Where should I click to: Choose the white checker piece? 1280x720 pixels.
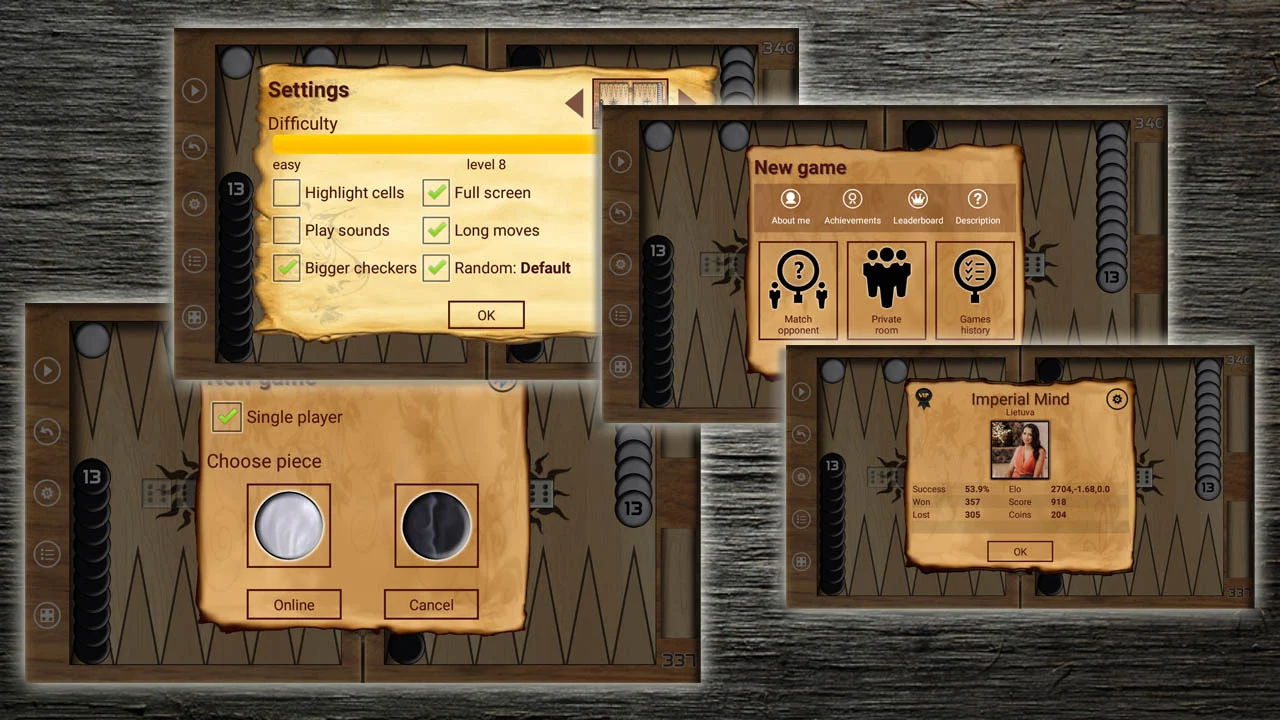pyautogui.click(x=289, y=525)
